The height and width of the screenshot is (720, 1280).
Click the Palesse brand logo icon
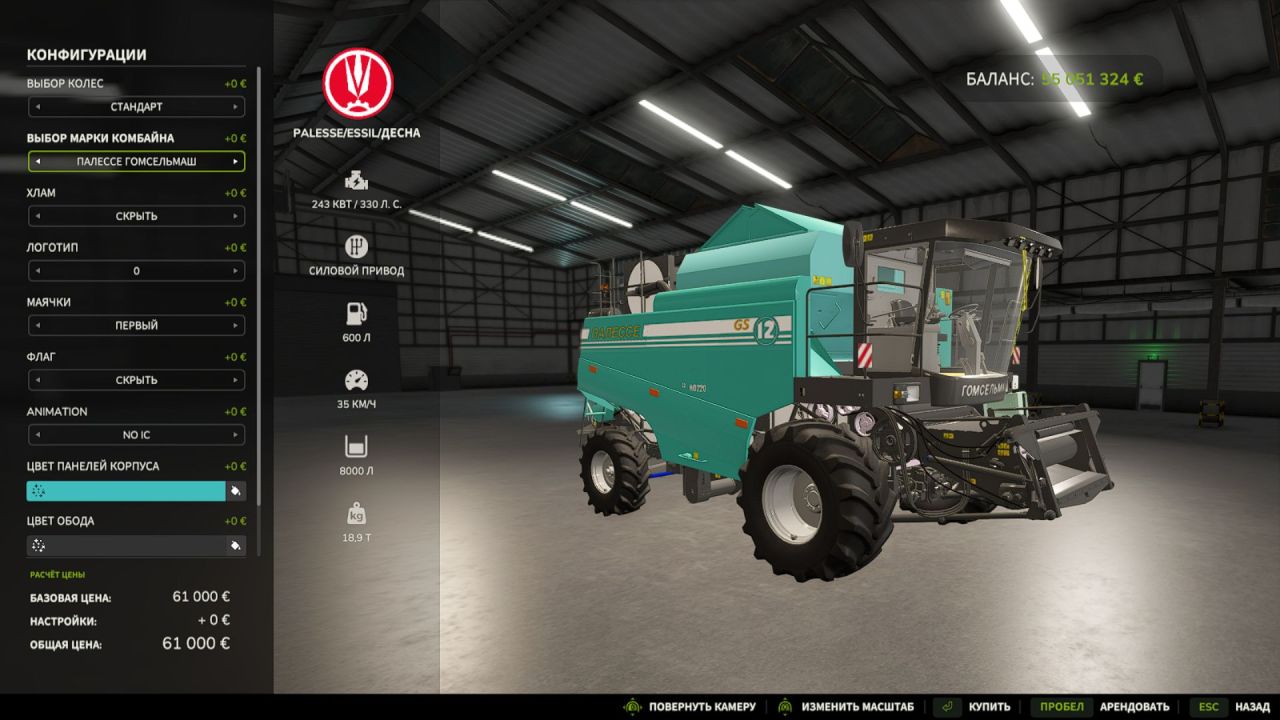tap(357, 82)
